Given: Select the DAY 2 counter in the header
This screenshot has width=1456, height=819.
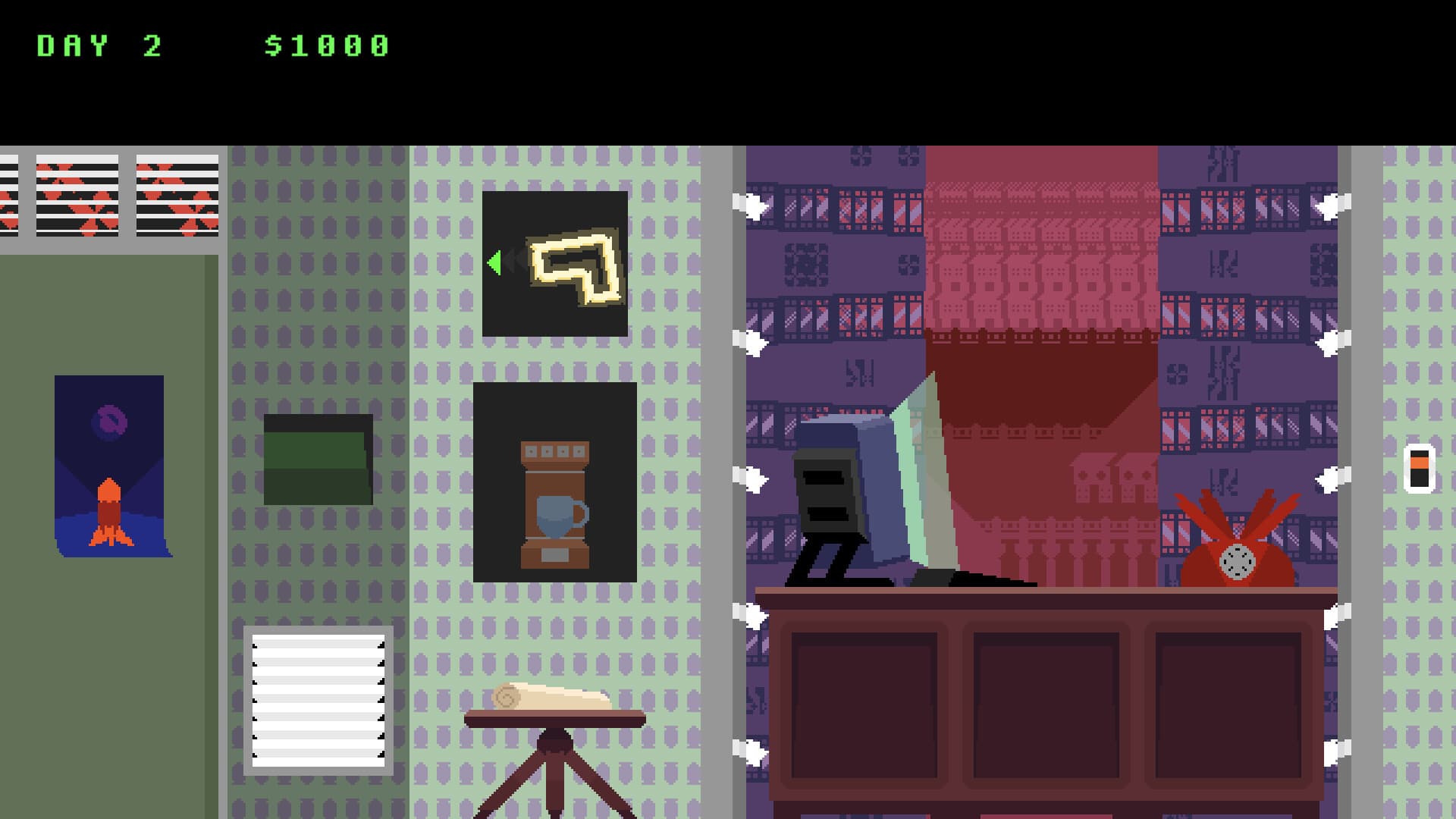Looking at the screenshot, I should (x=99, y=44).
